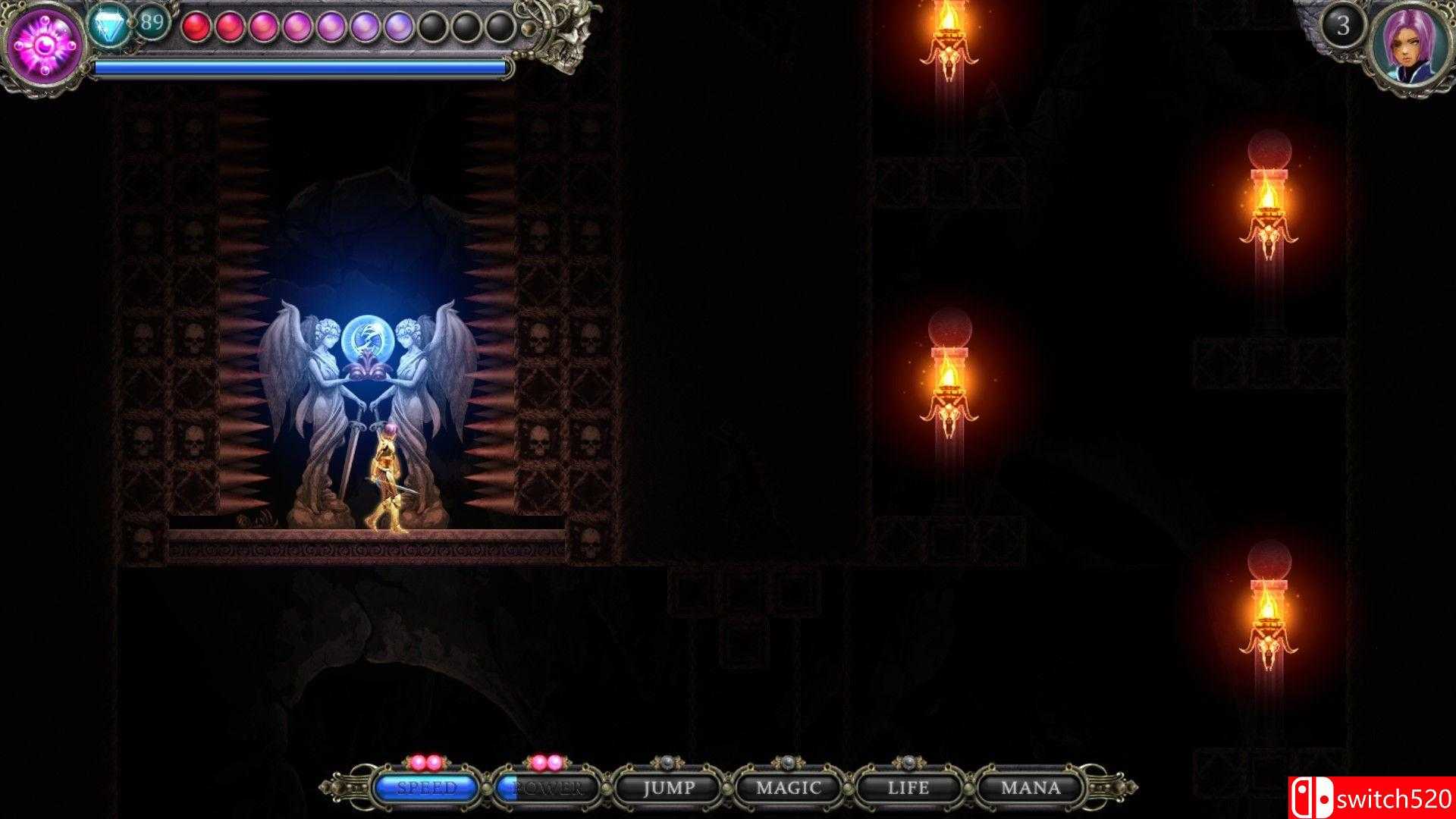Click the MANA upgrade button

pos(1031,788)
